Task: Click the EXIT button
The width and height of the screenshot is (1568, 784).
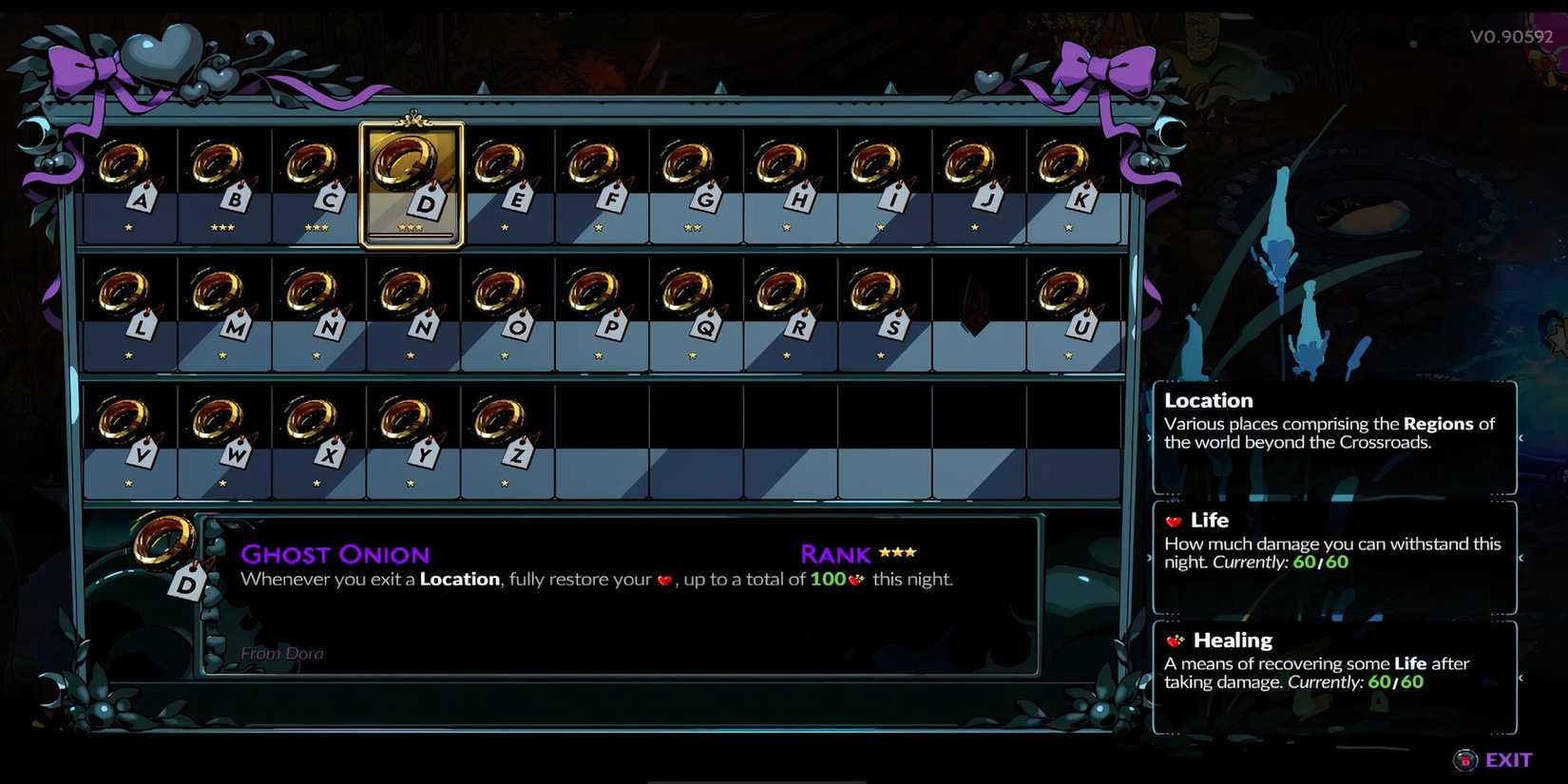Action: 1509,759
